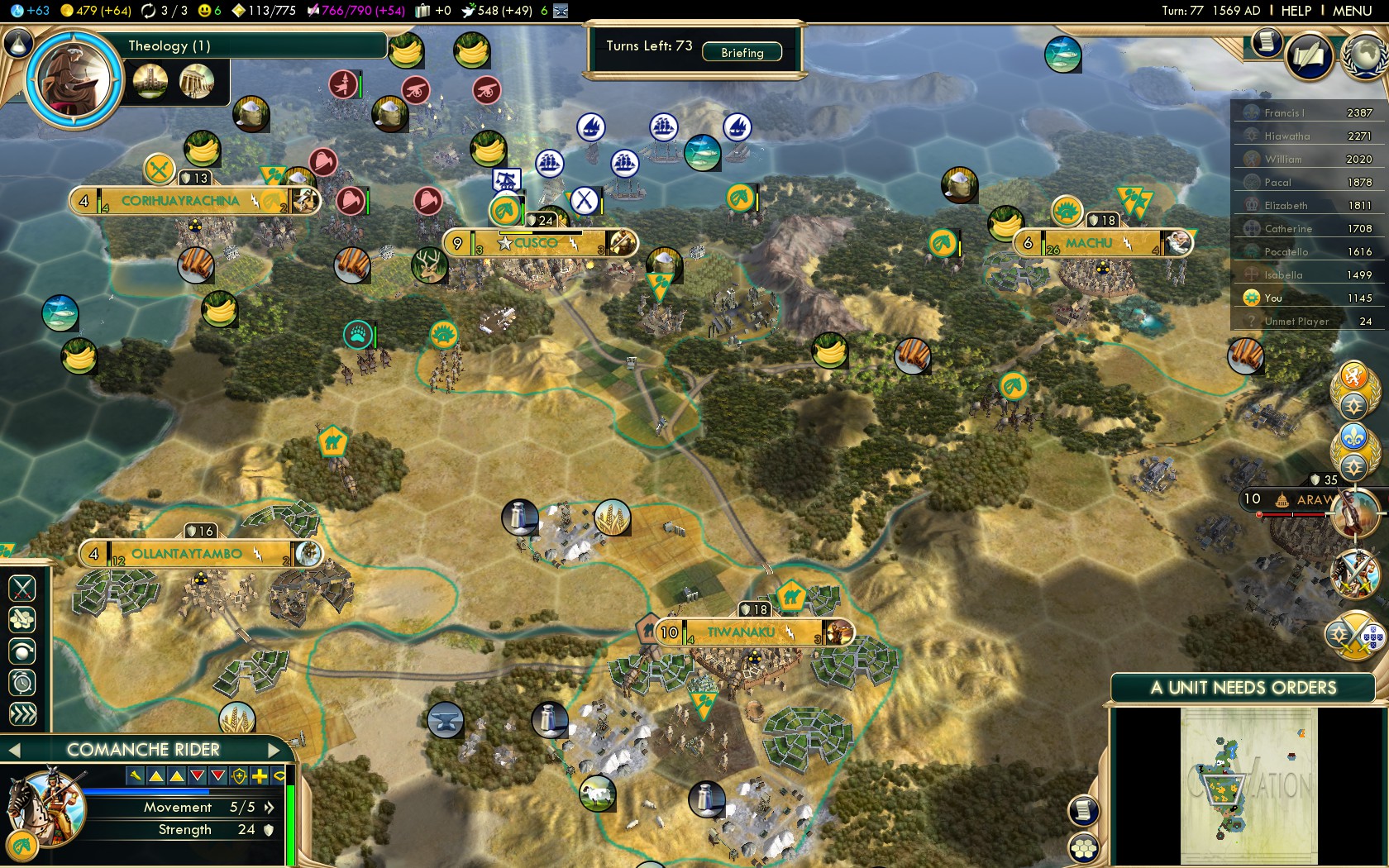Cycle to previous unit with left arrow
Image resolution: width=1389 pixels, height=868 pixels.
click(x=13, y=750)
